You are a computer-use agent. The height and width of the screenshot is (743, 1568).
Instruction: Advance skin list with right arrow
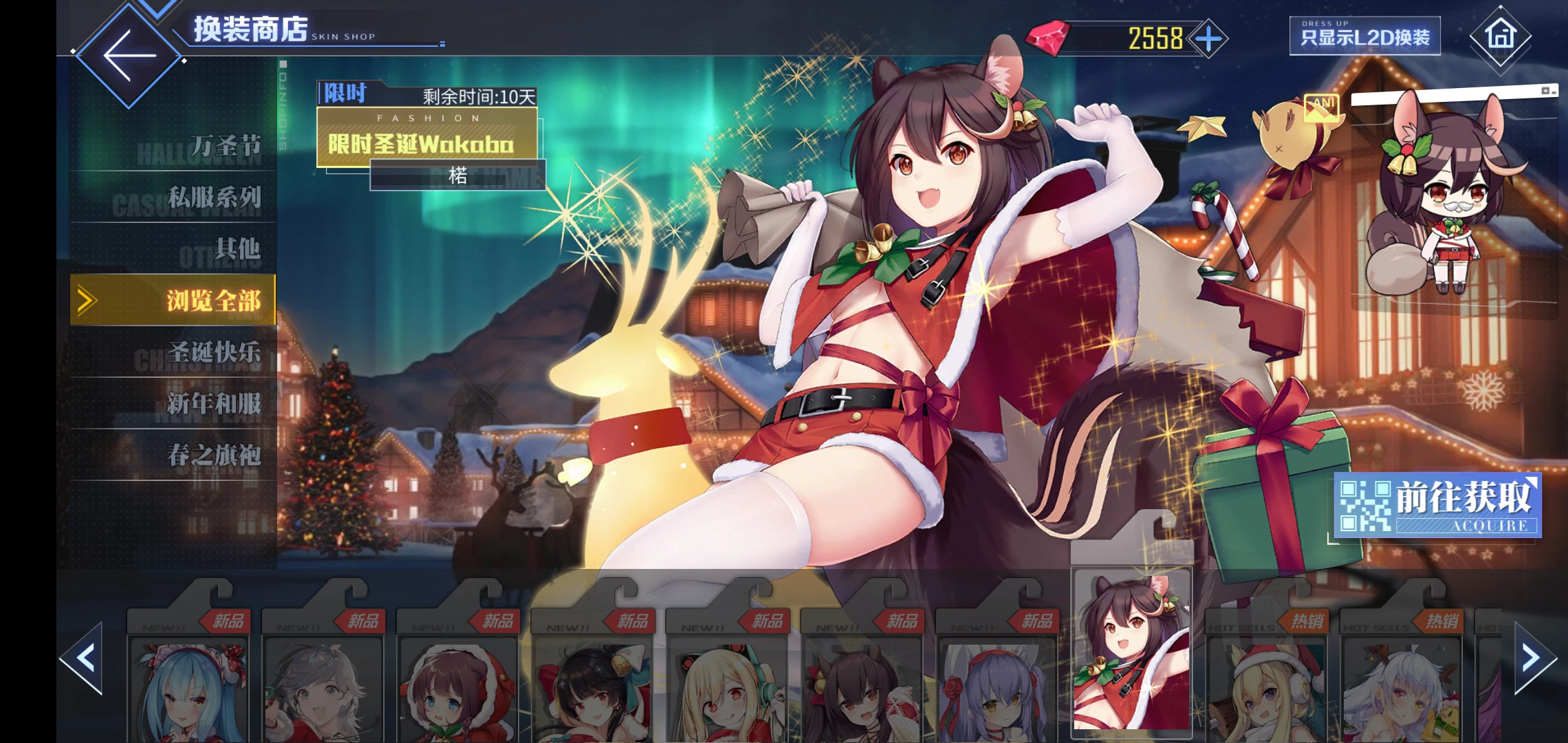[x=1532, y=658]
